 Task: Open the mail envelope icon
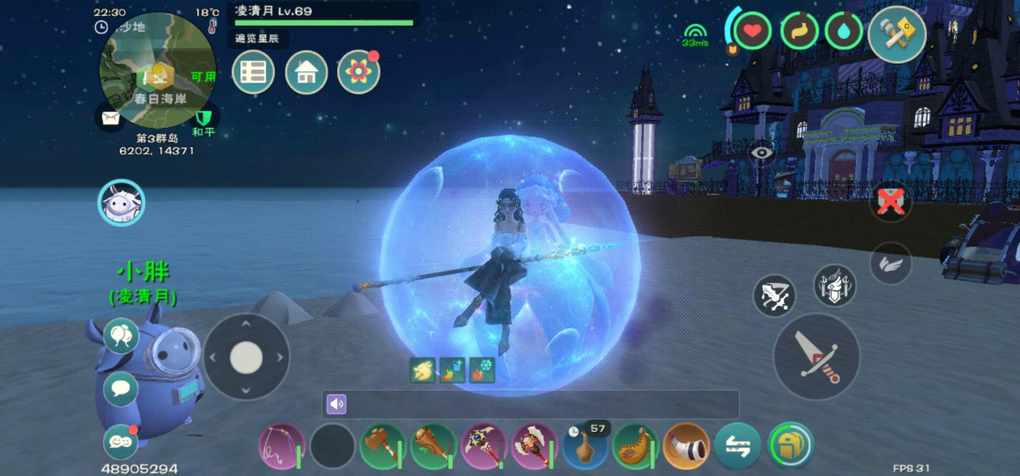click(110, 118)
